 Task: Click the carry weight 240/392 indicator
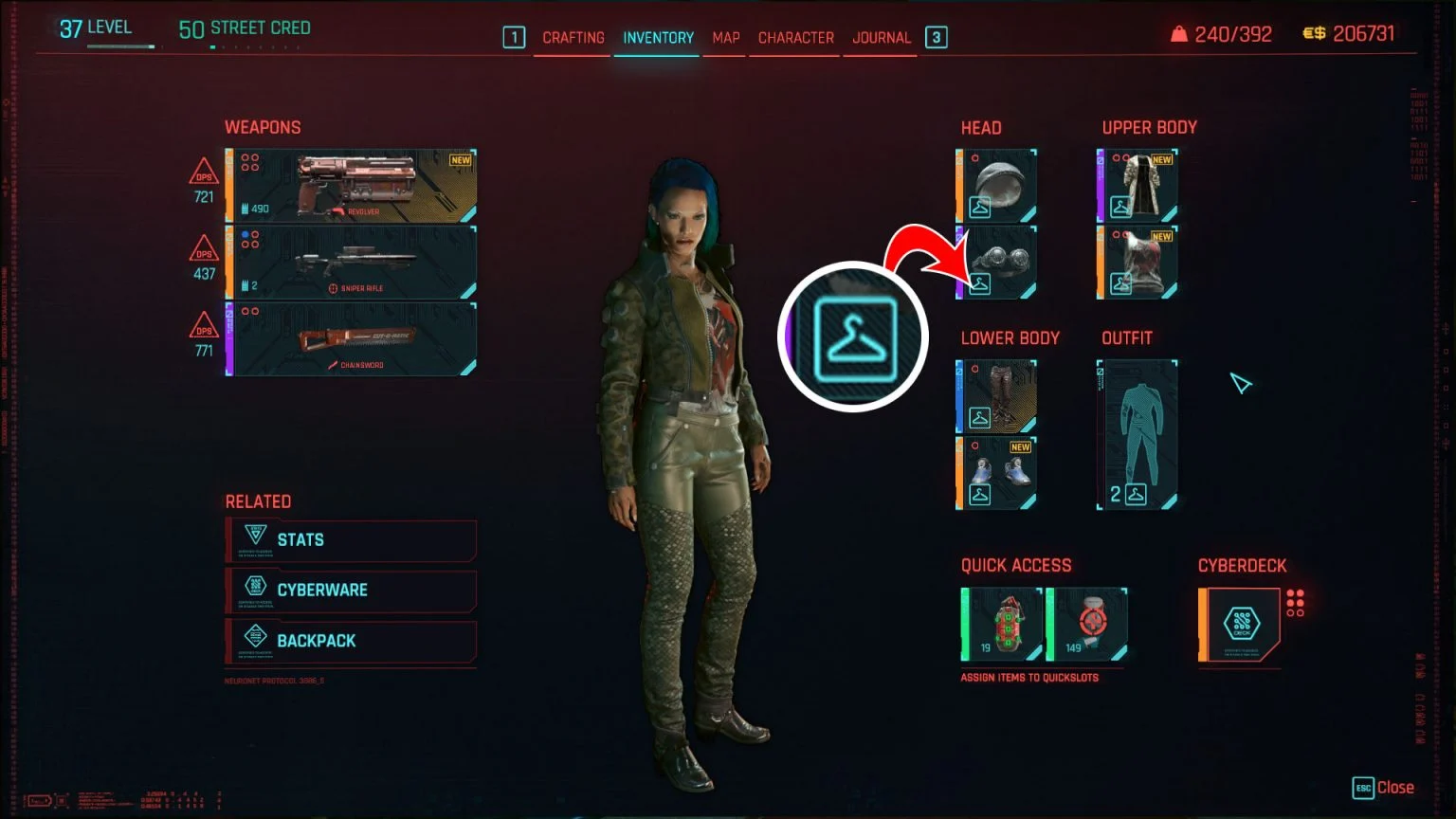[x=1223, y=31]
